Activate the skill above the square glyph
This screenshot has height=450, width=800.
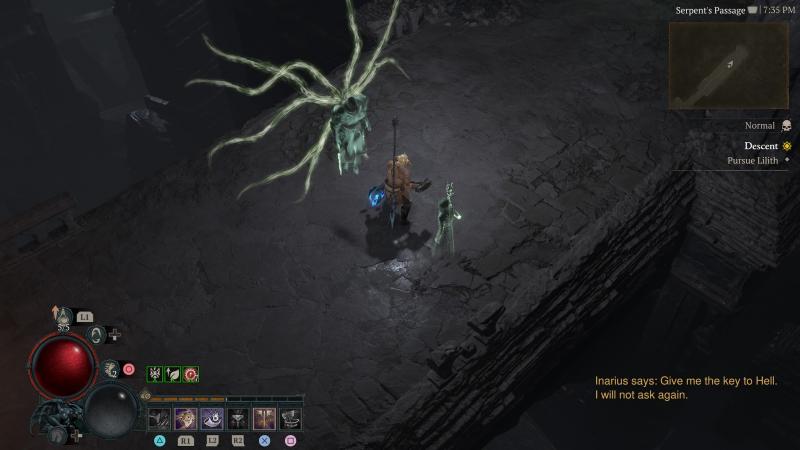(290, 419)
